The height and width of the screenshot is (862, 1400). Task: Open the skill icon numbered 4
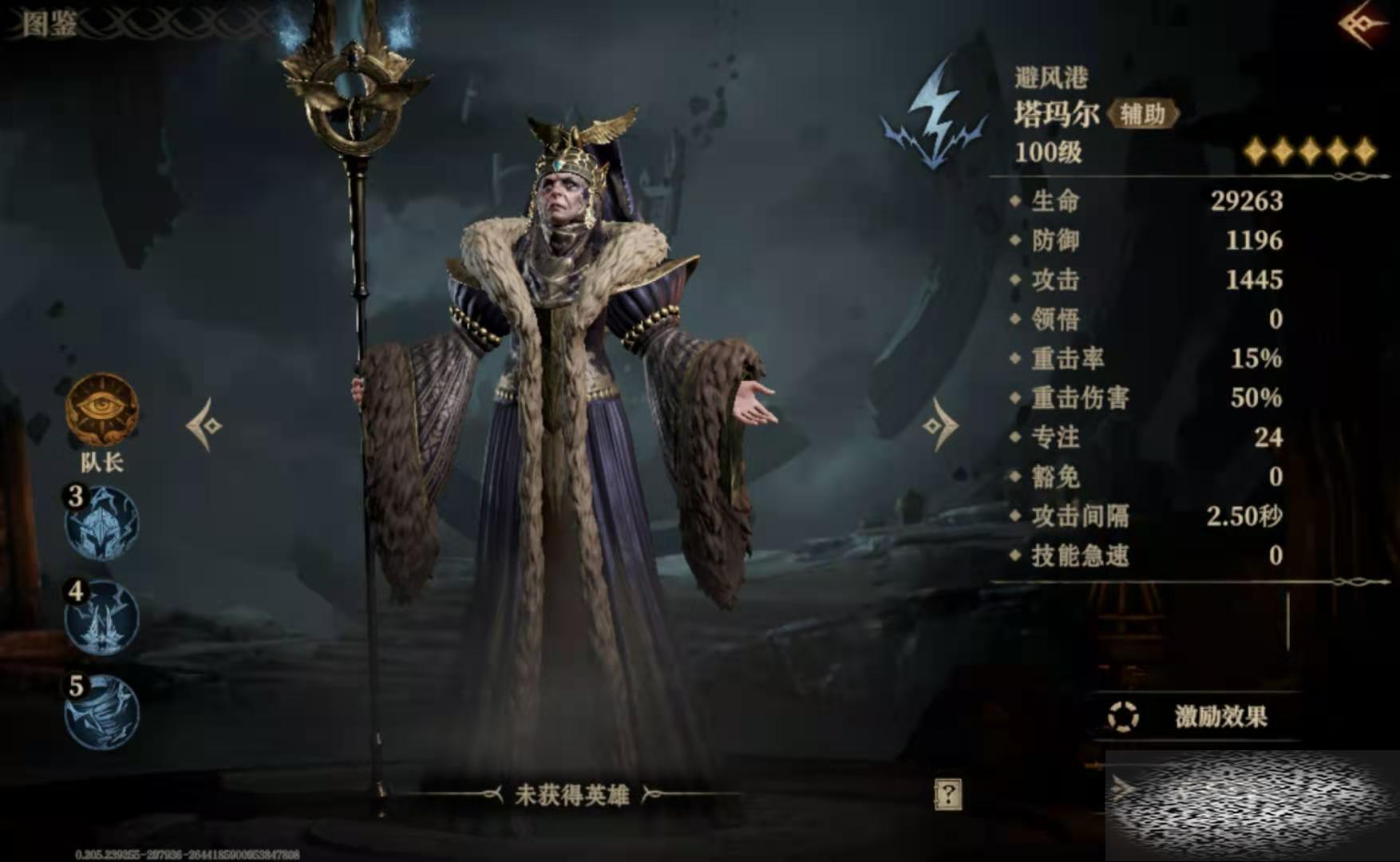point(101,618)
